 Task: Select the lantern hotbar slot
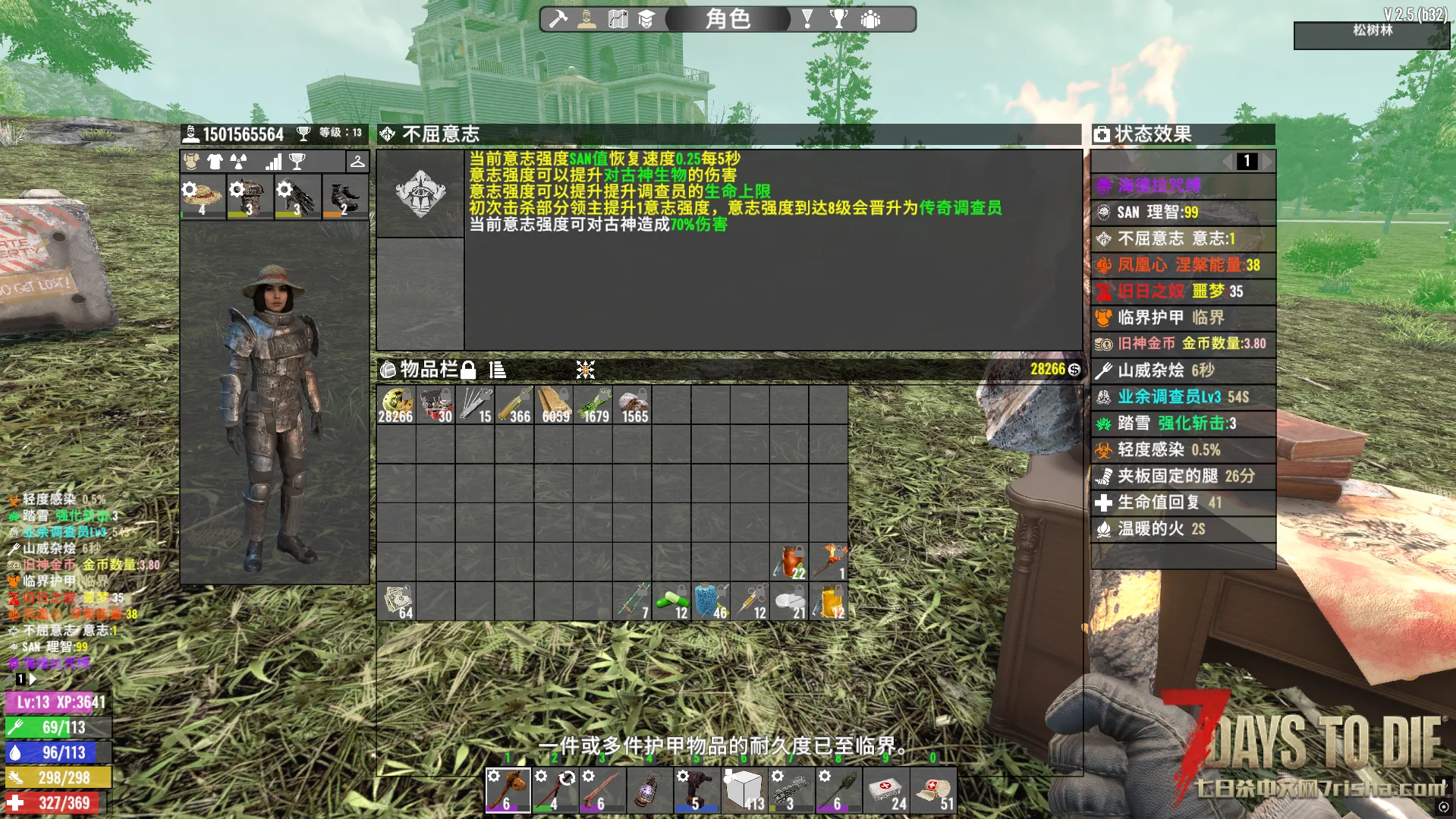pyautogui.click(x=649, y=790)
